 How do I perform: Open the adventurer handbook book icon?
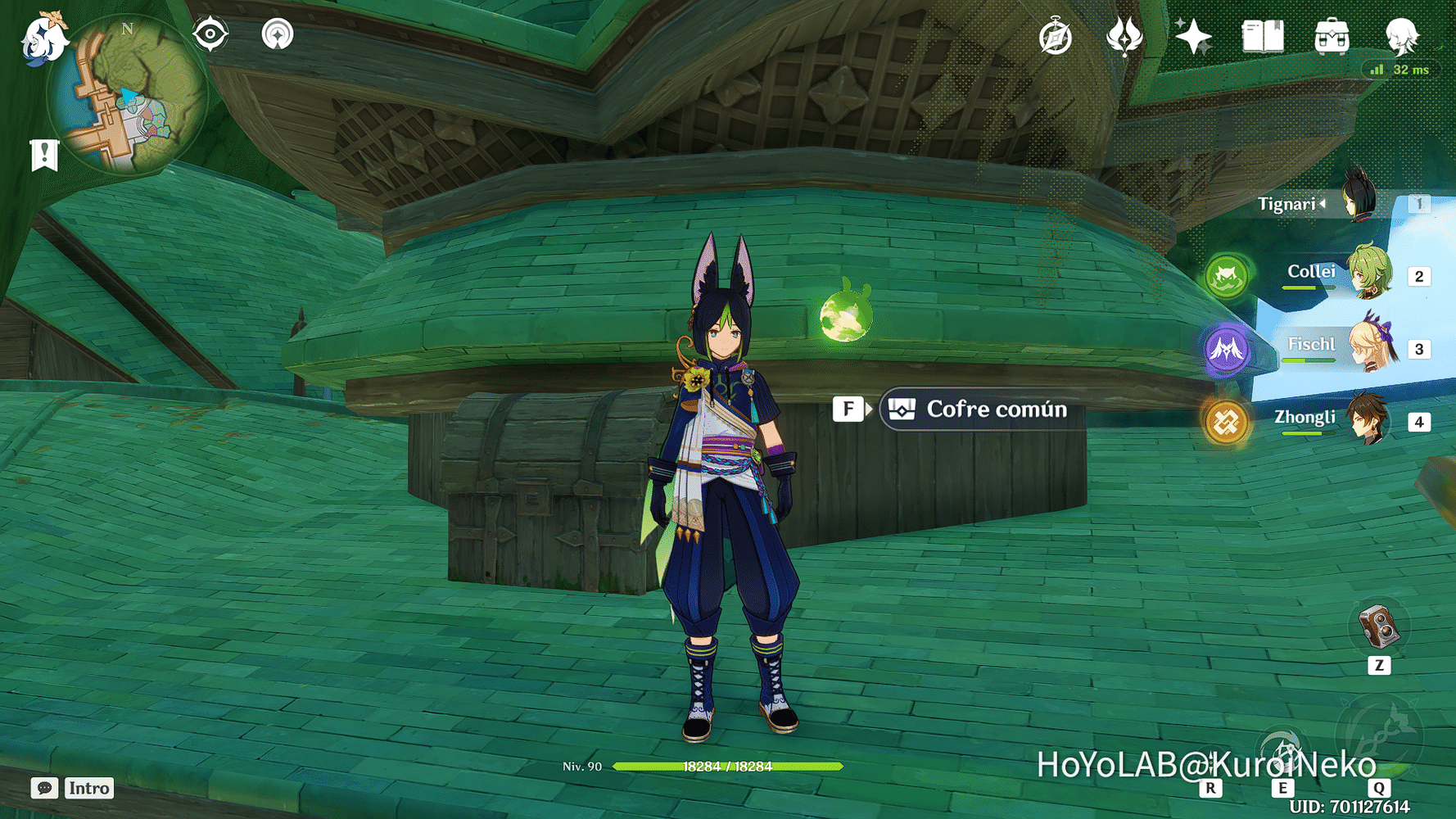point(1263,37)
